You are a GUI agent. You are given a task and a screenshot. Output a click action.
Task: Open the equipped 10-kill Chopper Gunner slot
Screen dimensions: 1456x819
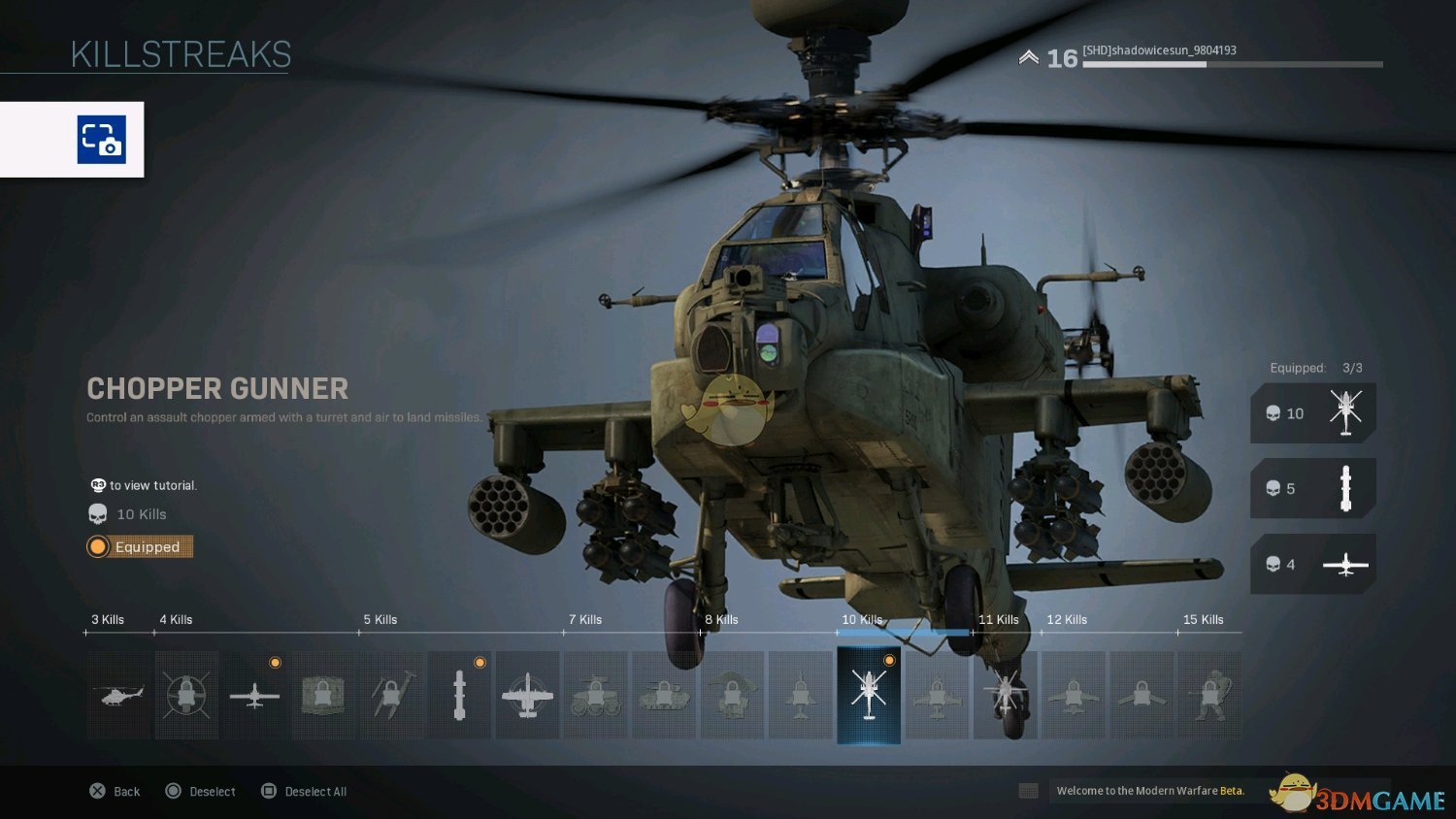[1312, 413]
